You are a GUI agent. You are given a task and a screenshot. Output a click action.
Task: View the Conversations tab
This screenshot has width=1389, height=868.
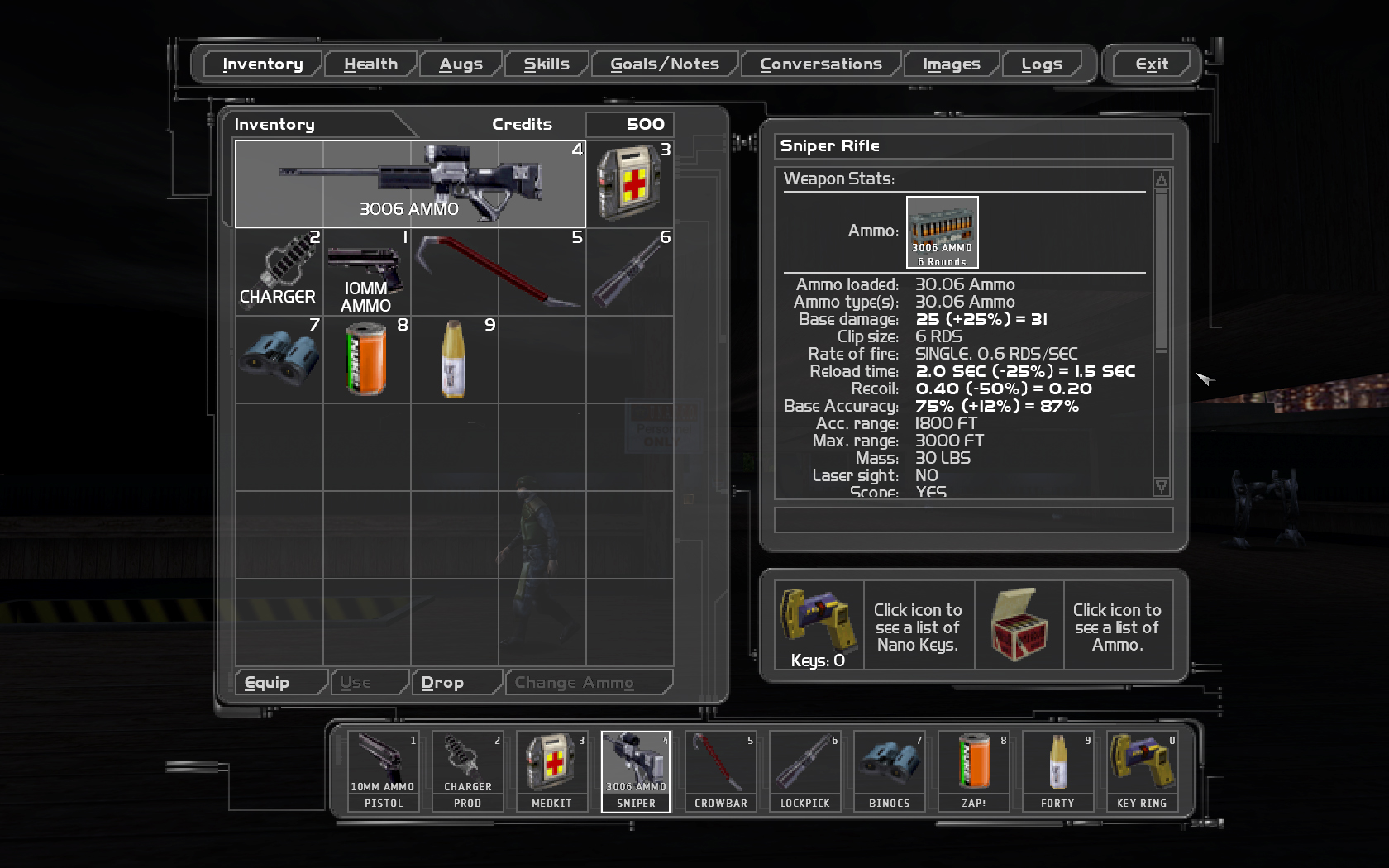[820, 64]
